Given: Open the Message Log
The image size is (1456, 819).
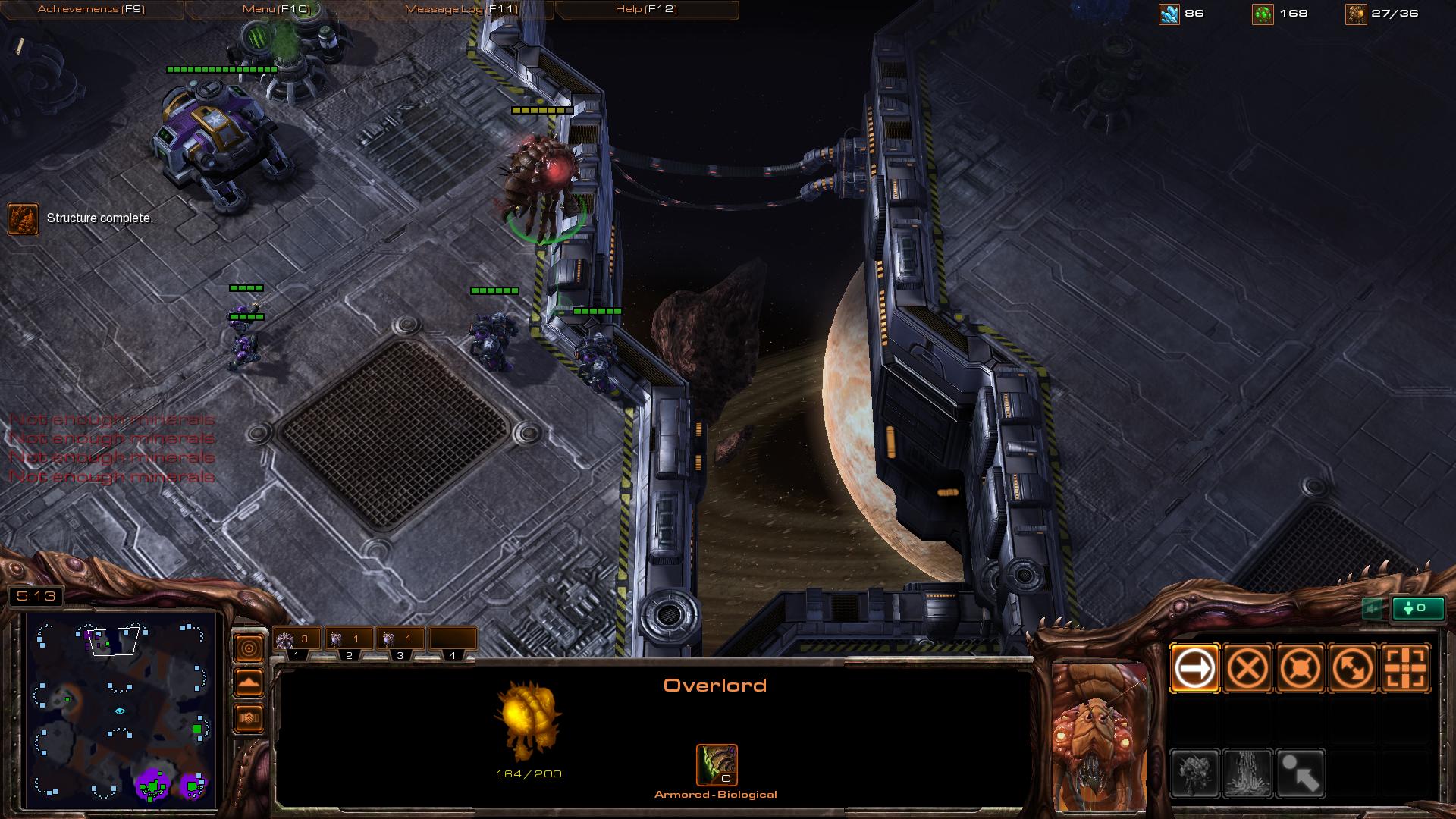Looking at the screenshot, I should [x=461, y=10].
